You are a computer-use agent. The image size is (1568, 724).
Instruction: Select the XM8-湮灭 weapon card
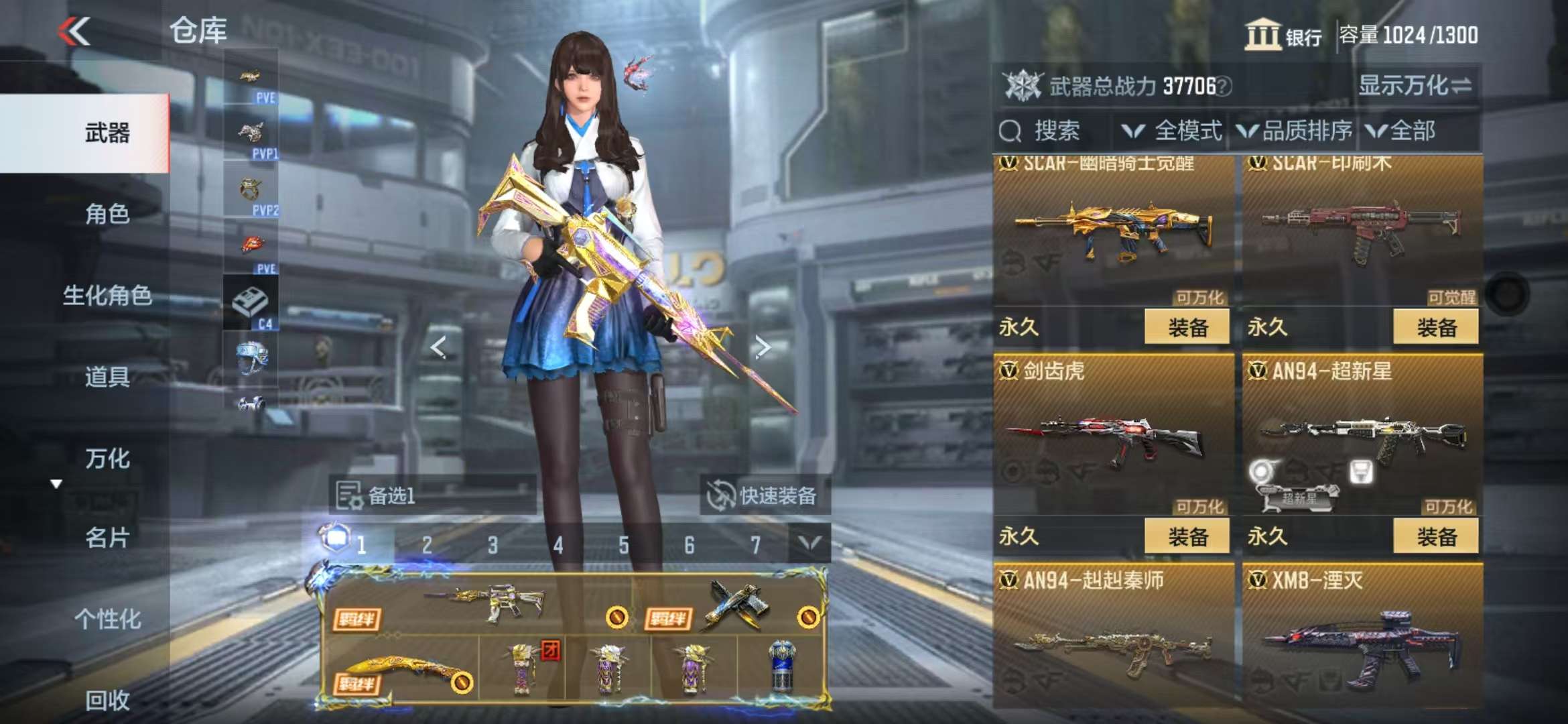(x=1362, y=637)
